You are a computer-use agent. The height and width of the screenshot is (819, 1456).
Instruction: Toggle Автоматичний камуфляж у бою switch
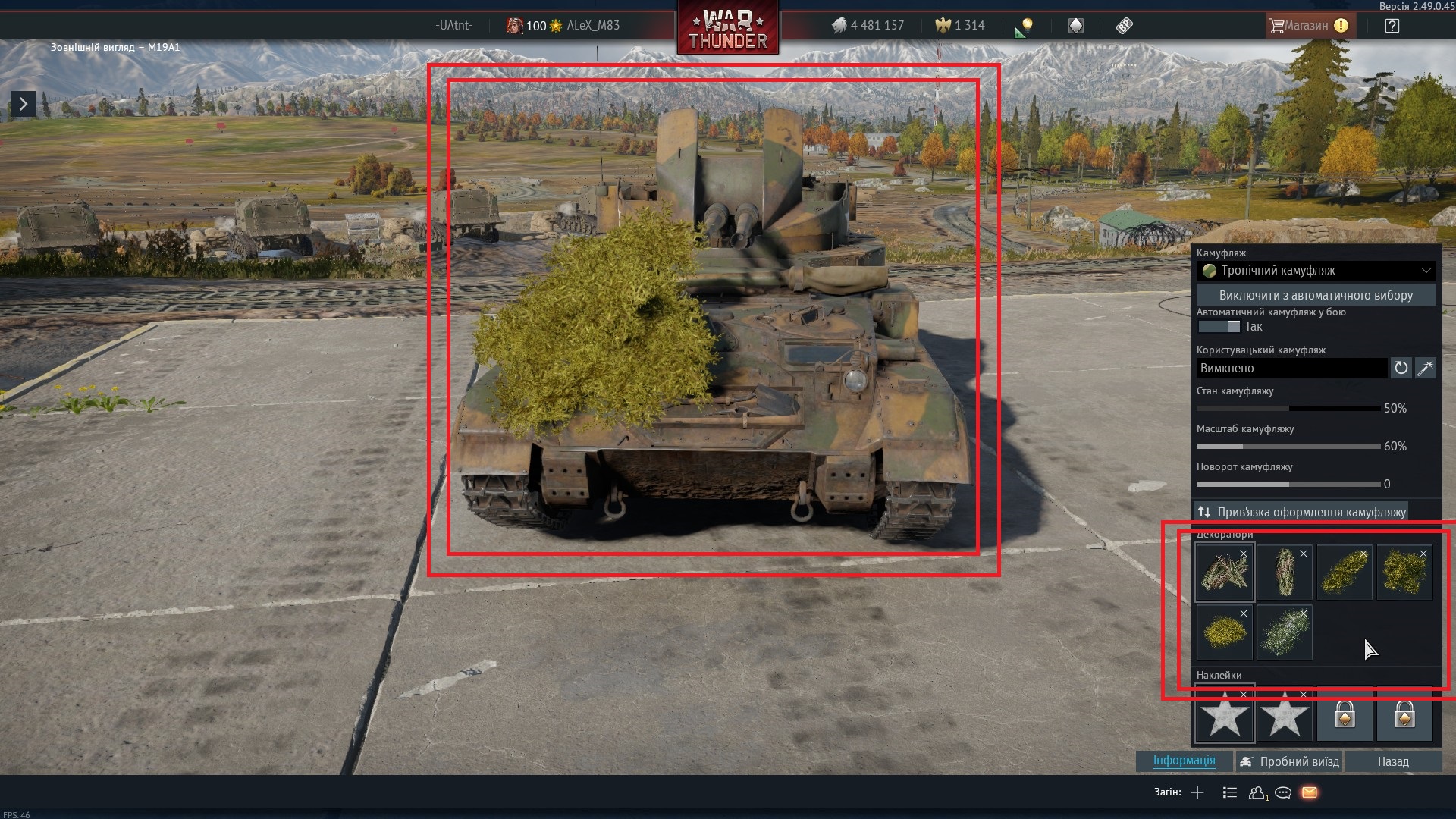click(1219, 327)
